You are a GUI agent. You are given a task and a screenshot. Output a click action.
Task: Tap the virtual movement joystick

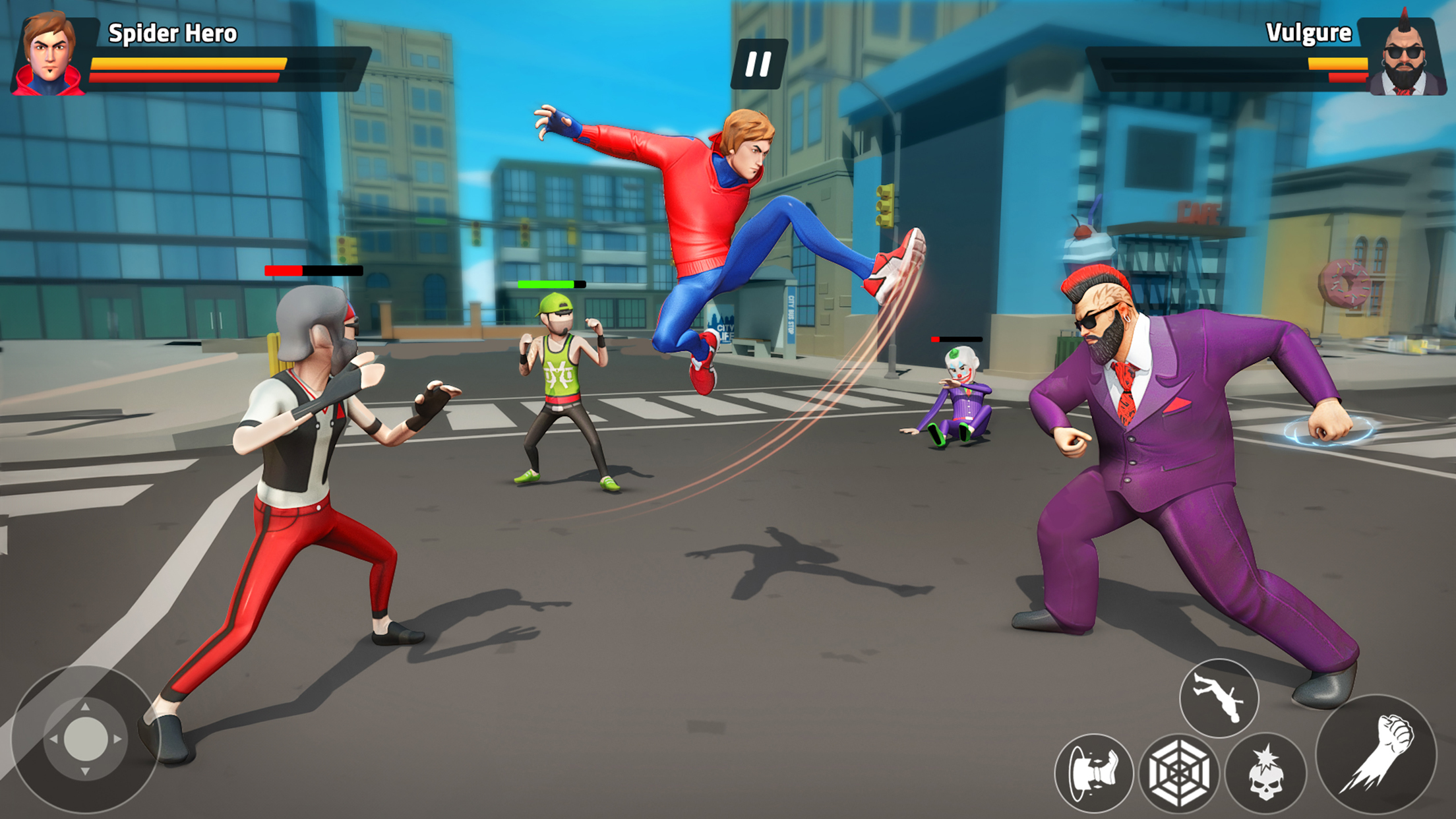(x=85, y=739)
